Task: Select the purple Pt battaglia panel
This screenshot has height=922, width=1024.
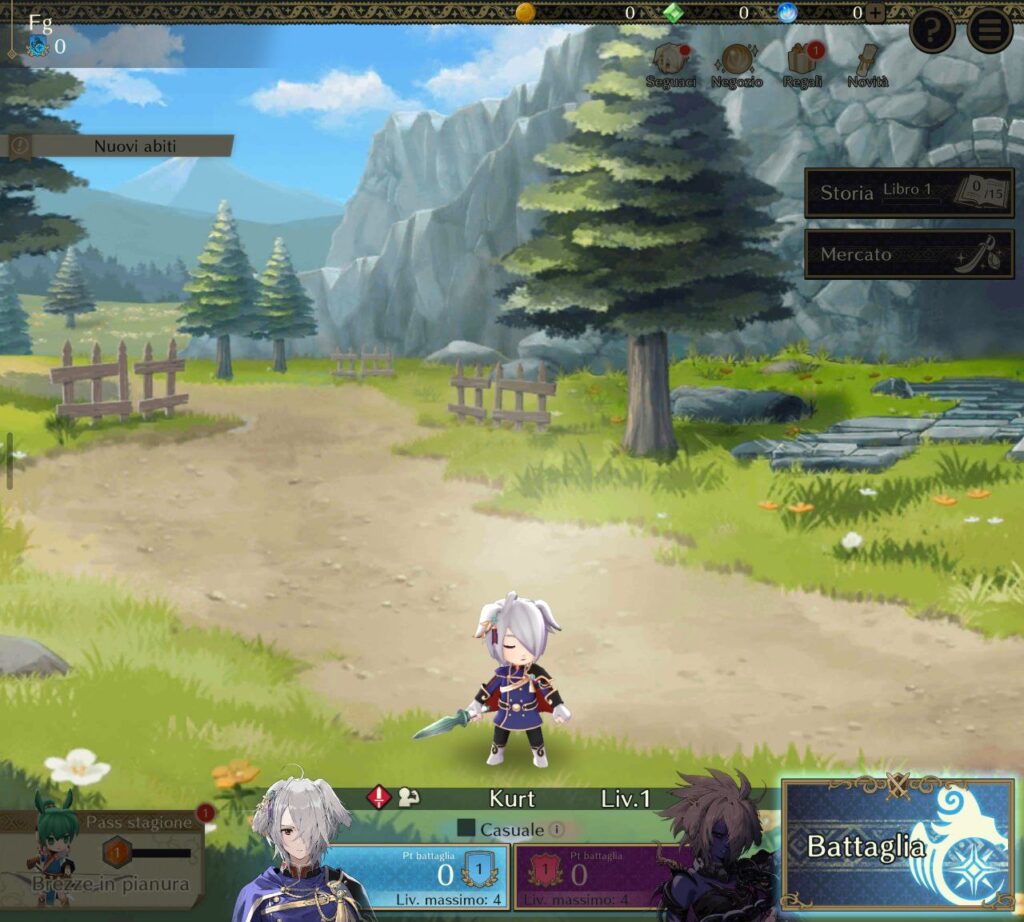Action: (598, 875)
